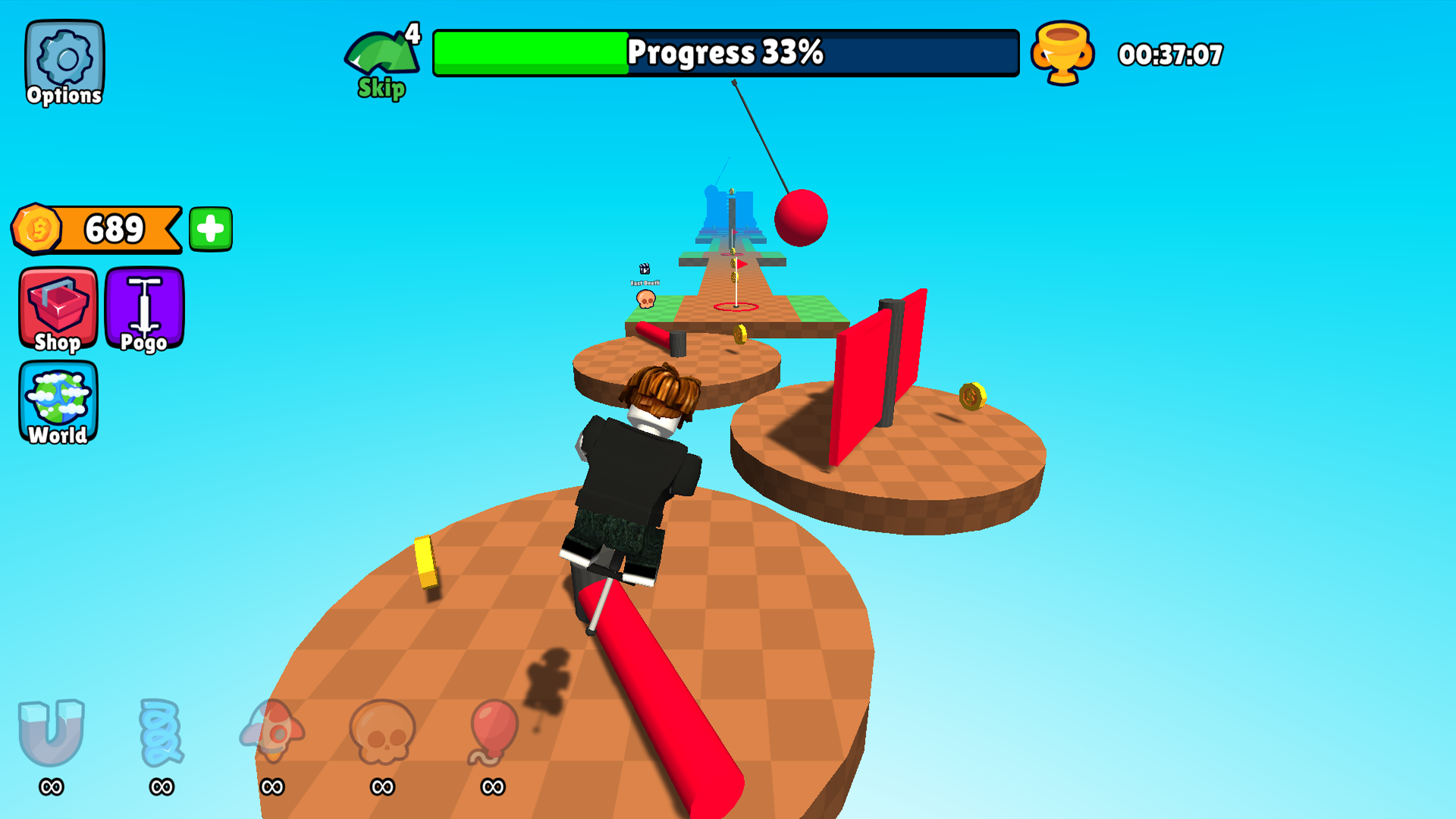Screen dimensions: 1456x819
Task: Click the infinity label below the balloon
Action: [x=489, y=787]
